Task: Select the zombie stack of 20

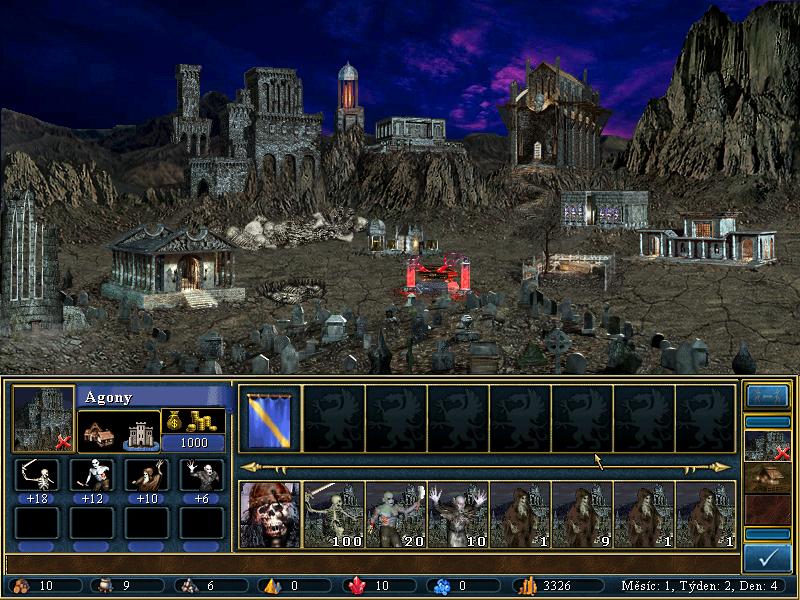Action: (x=396, y=514)
